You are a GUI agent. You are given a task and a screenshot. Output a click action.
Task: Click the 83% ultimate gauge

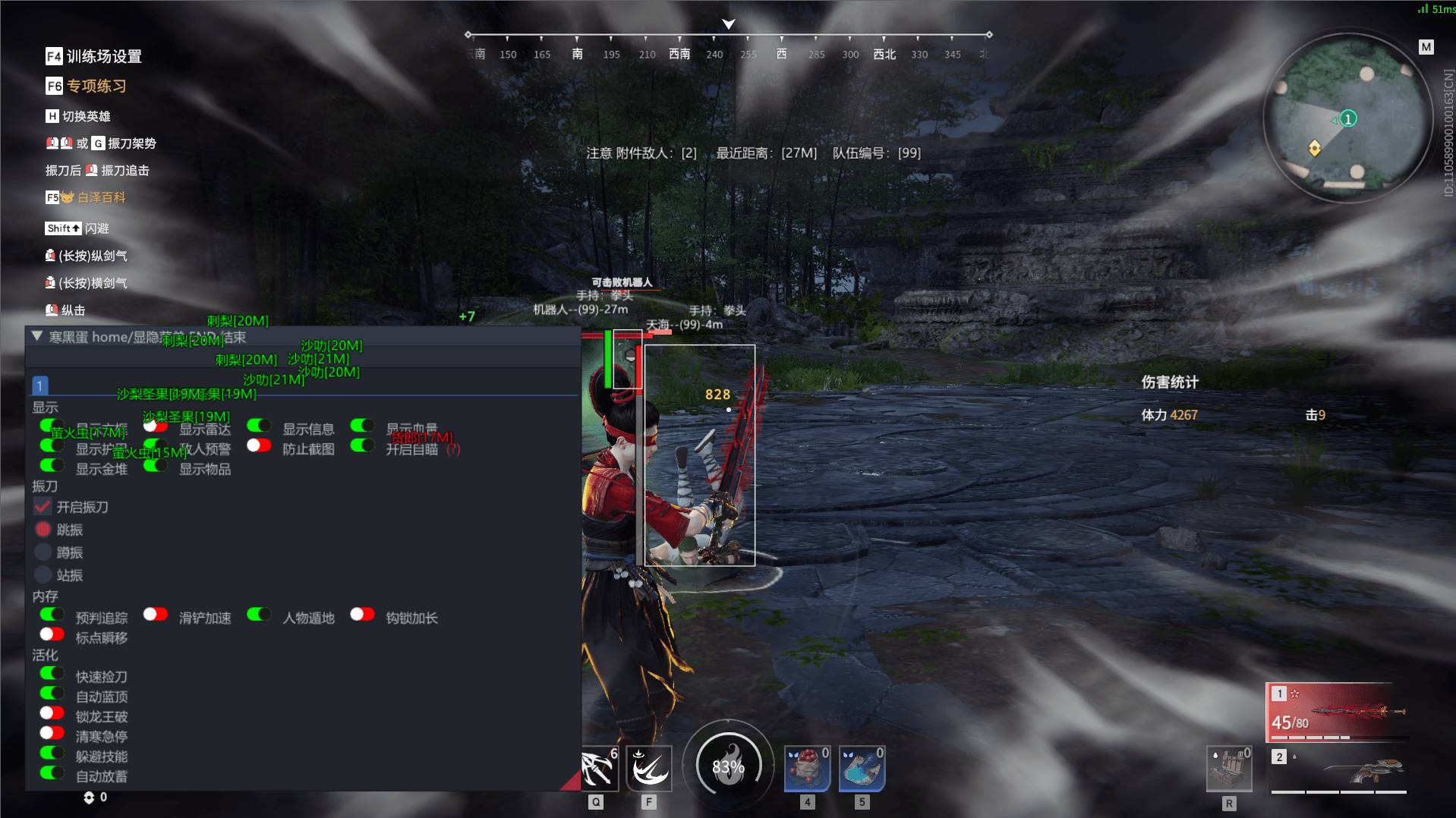[x=728, y=766]
